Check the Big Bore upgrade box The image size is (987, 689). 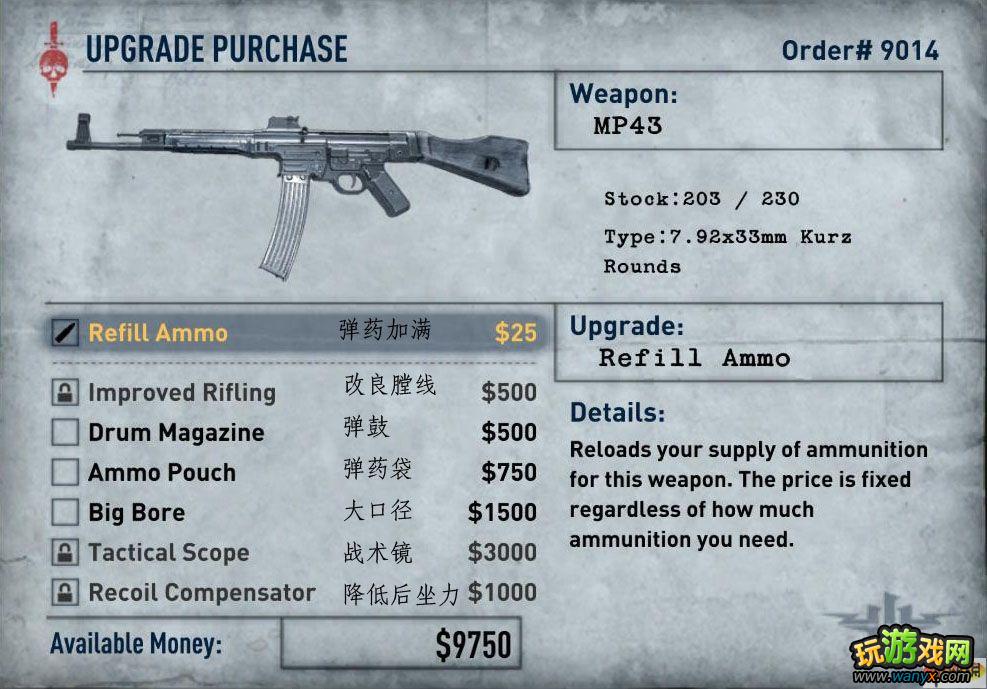65,513
